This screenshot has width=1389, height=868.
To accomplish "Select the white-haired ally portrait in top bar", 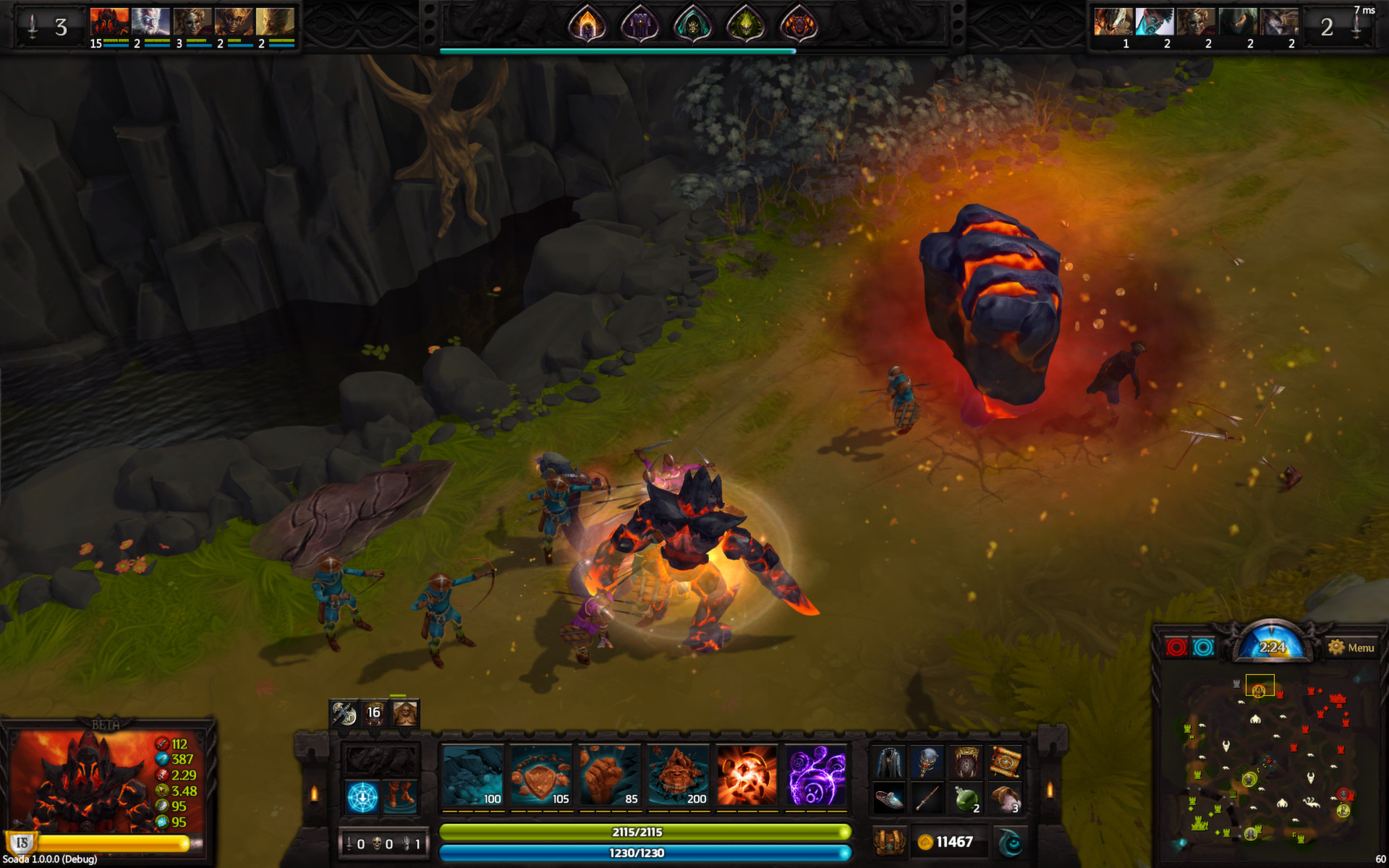I will coord(150,22).
